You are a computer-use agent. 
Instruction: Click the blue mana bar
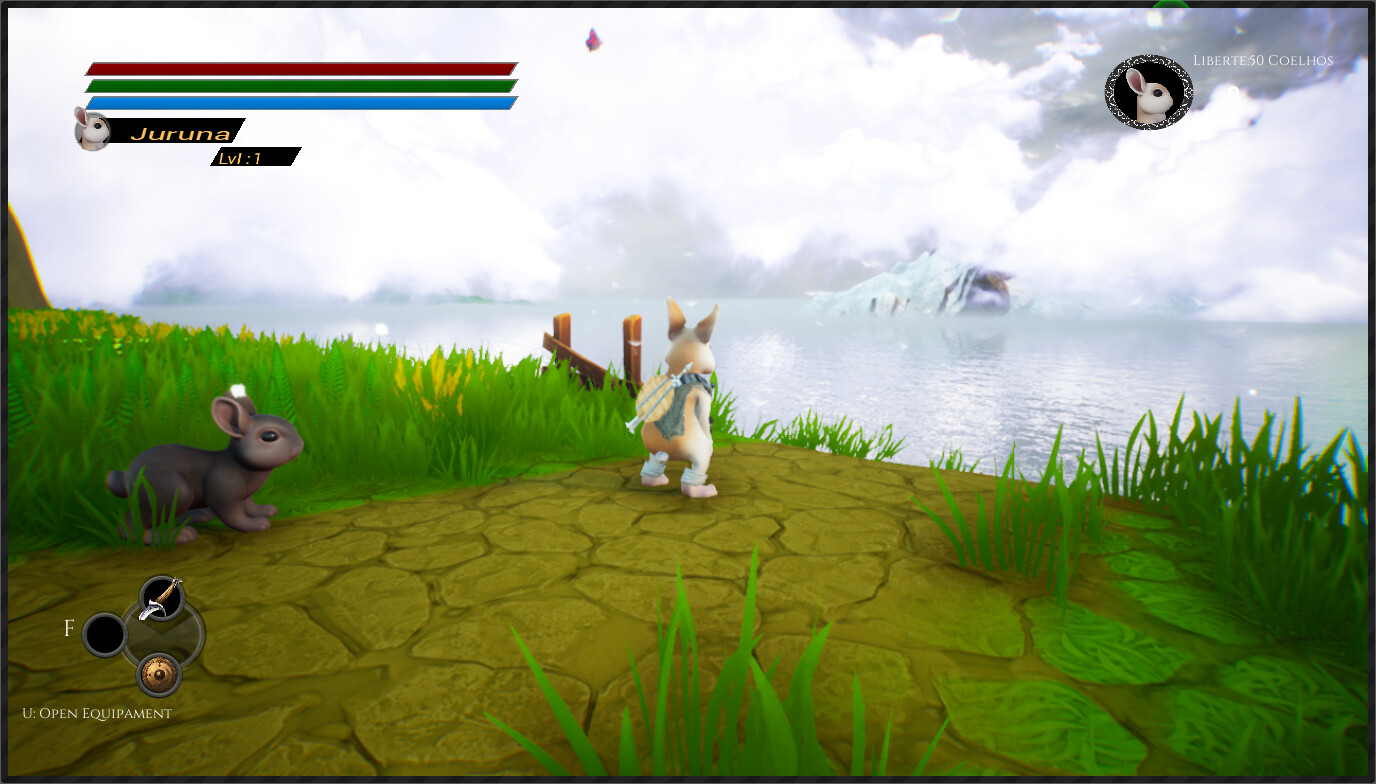click(x=300, y=103)
